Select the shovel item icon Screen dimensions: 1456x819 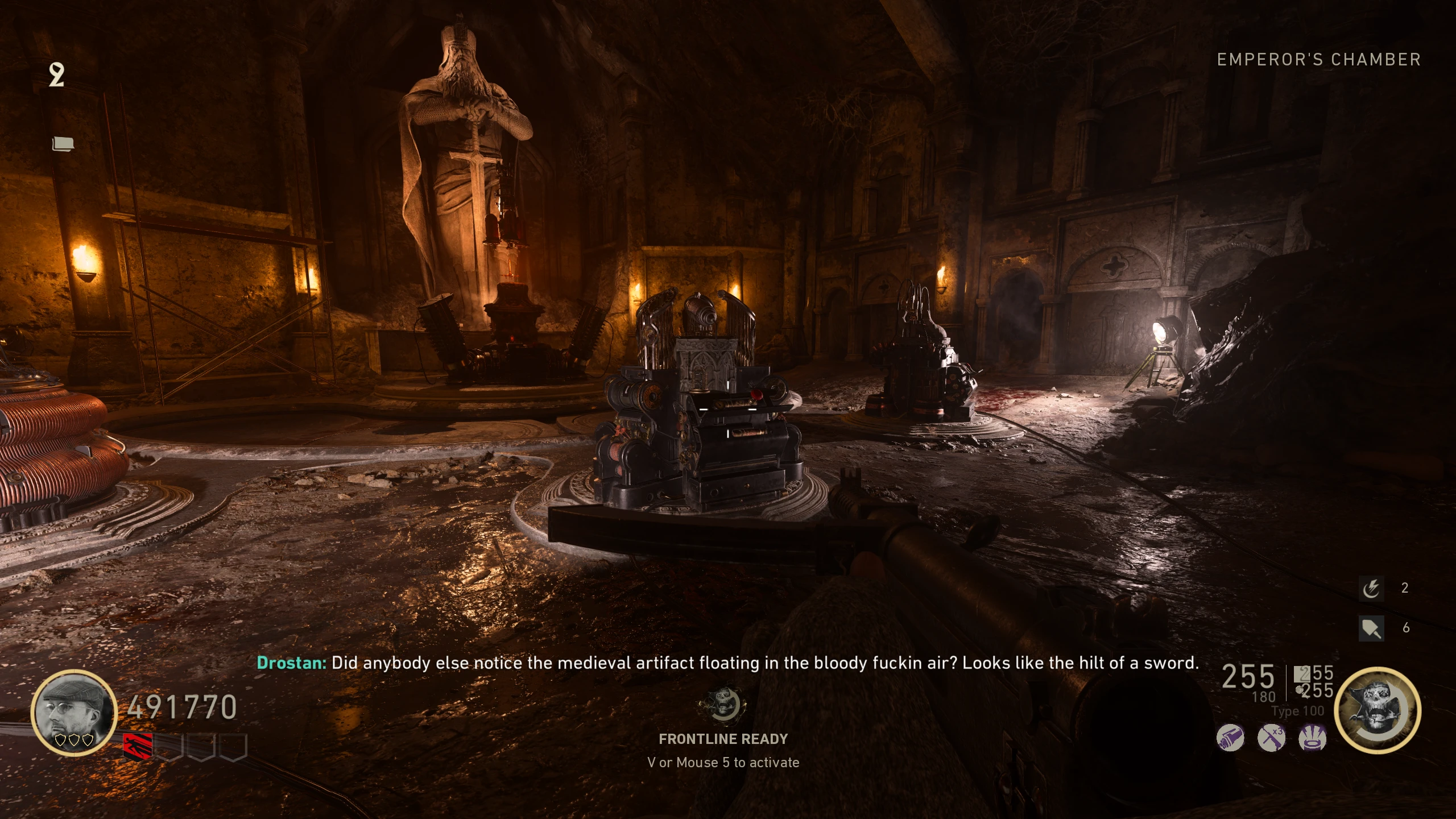pos(1371,628)
